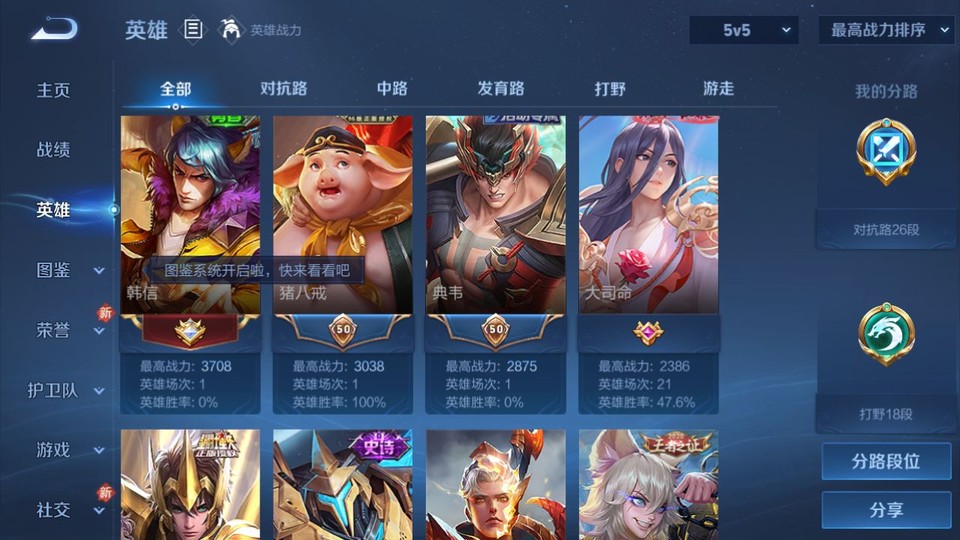Open the 5v5 mode dropdown

click(x=744, y=30)
